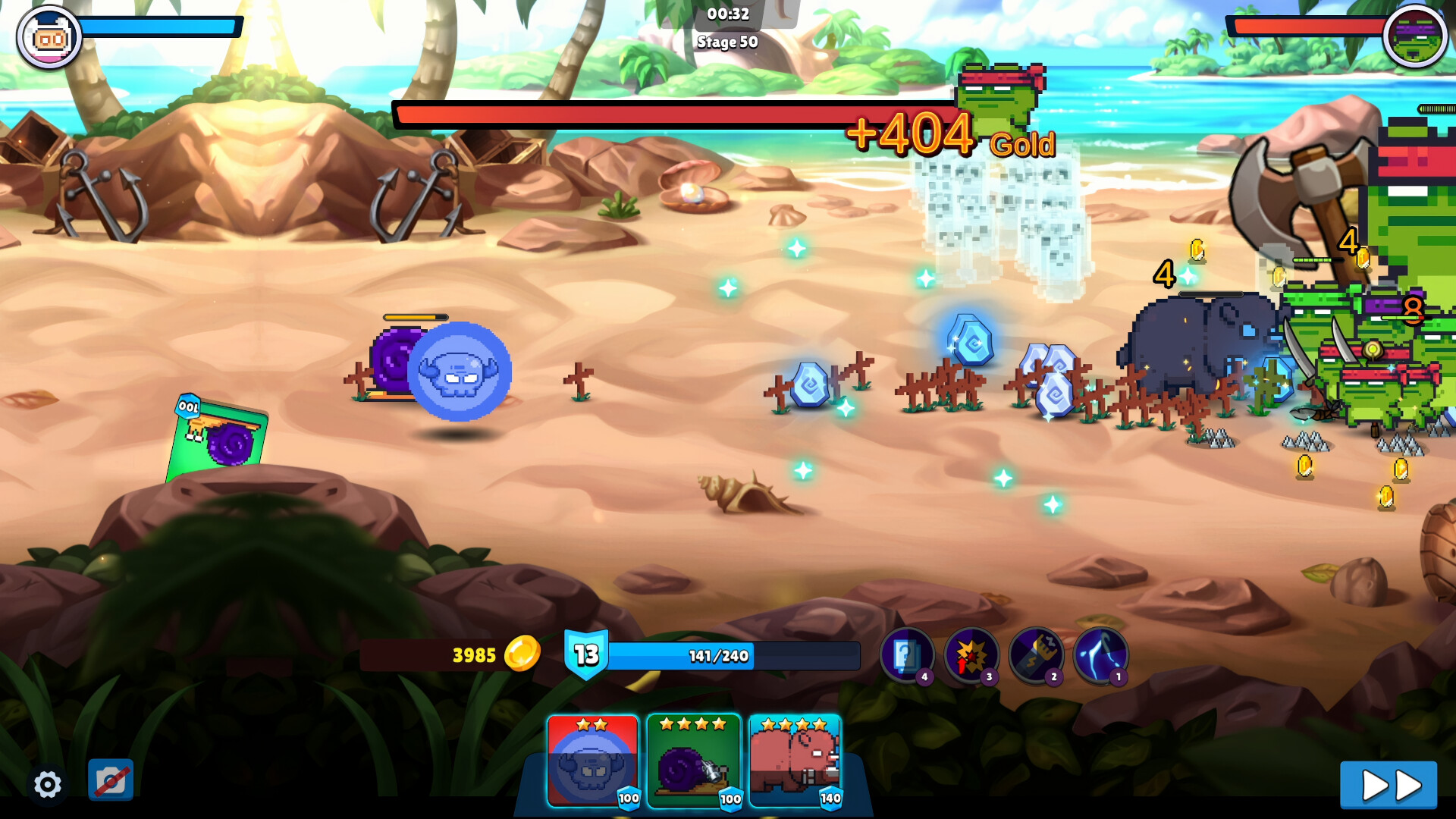
Task: Toggle the crossed-out camera button
Action: [111, 780]
